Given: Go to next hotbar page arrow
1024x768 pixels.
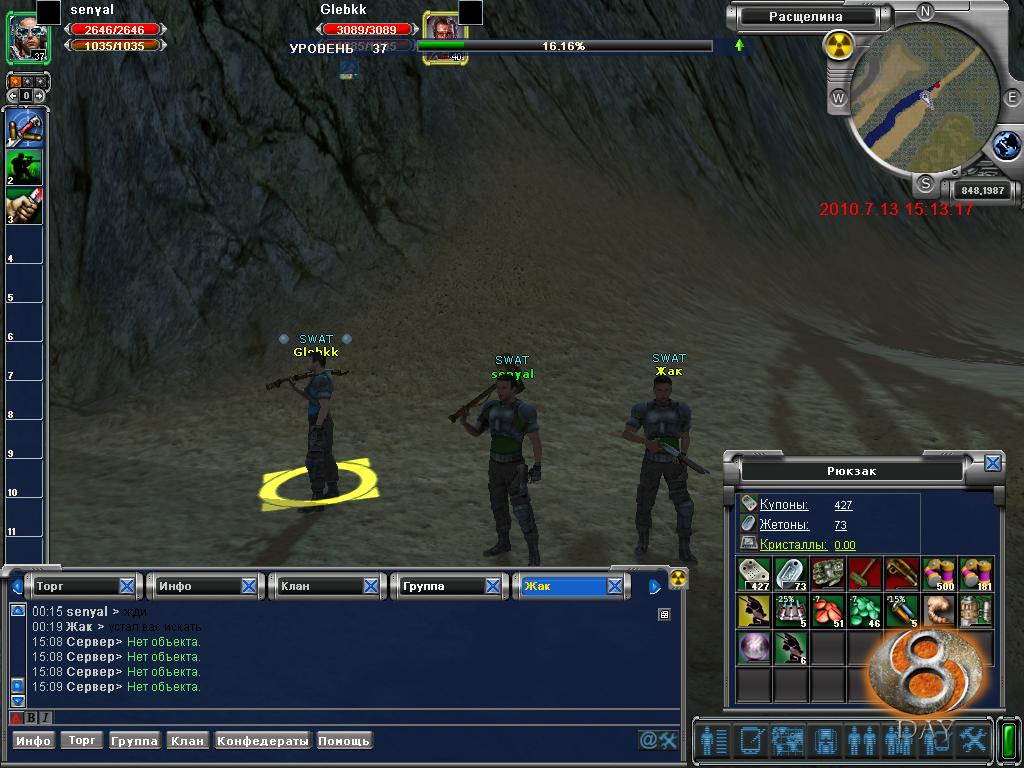Looking at the screenshot, I should pyautogui.click(x=39, y=95).
